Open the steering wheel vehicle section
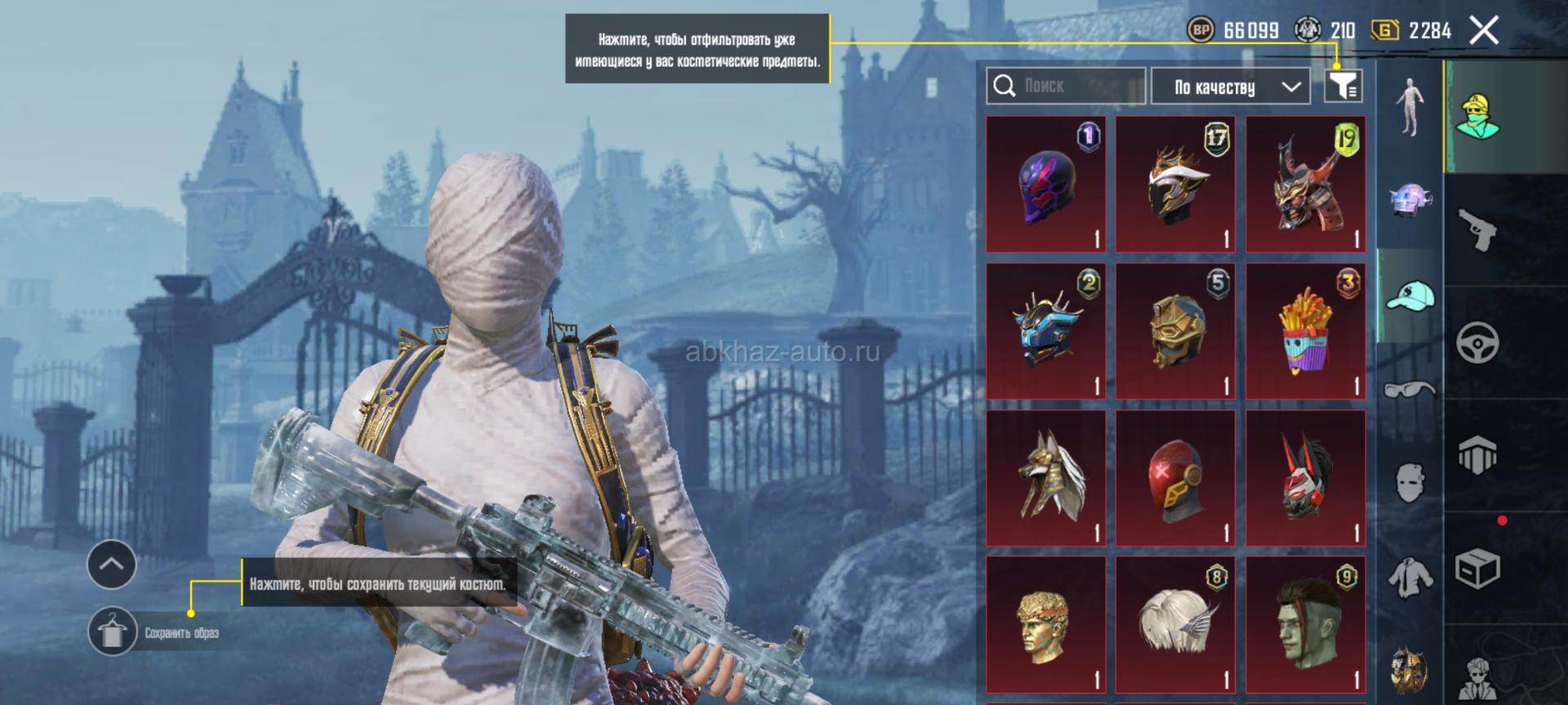The width and height of the screenshot is (1568, 705). pos(1478,342)
